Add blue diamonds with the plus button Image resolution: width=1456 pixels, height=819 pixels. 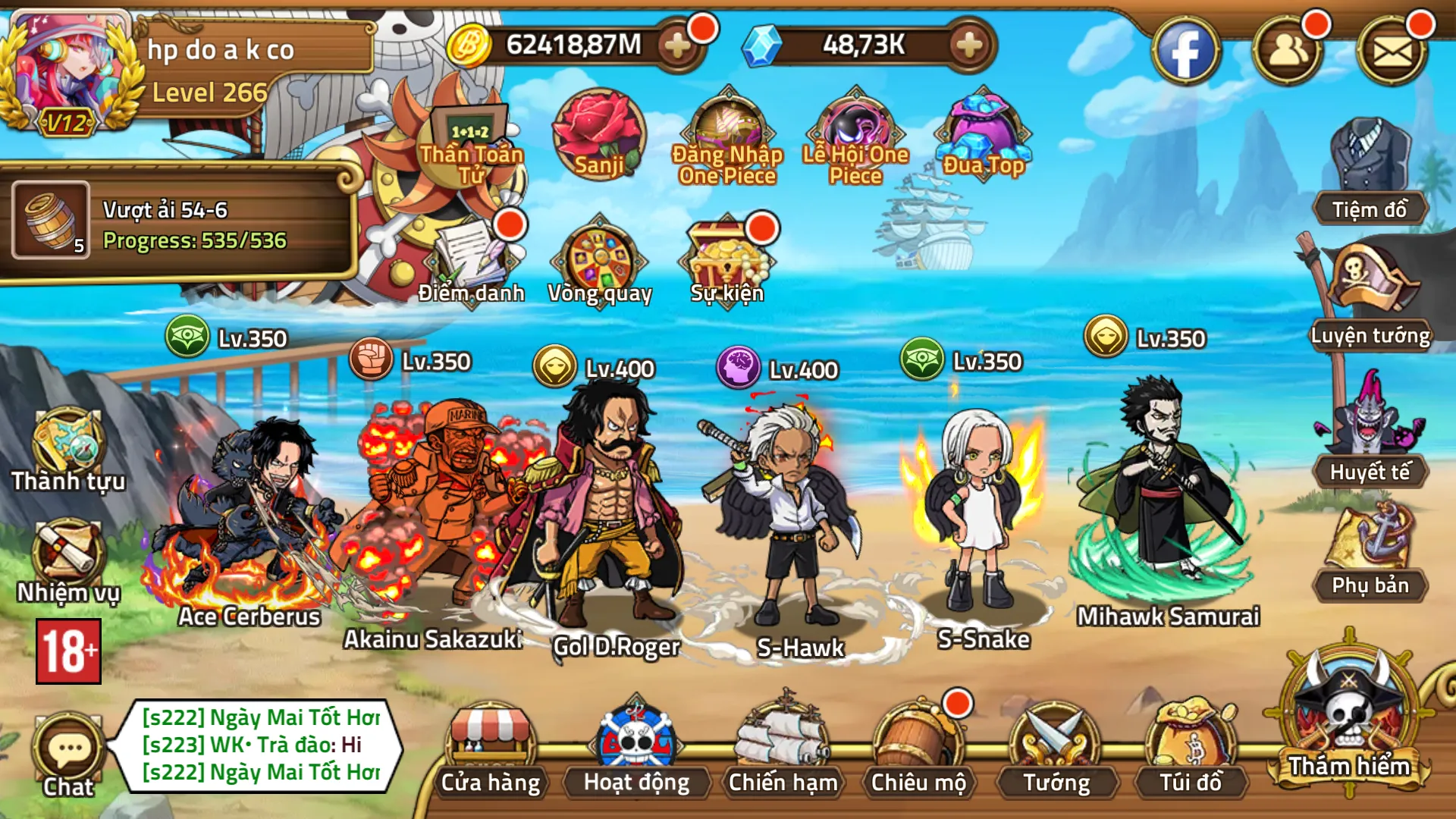click(x=969, y=45)
